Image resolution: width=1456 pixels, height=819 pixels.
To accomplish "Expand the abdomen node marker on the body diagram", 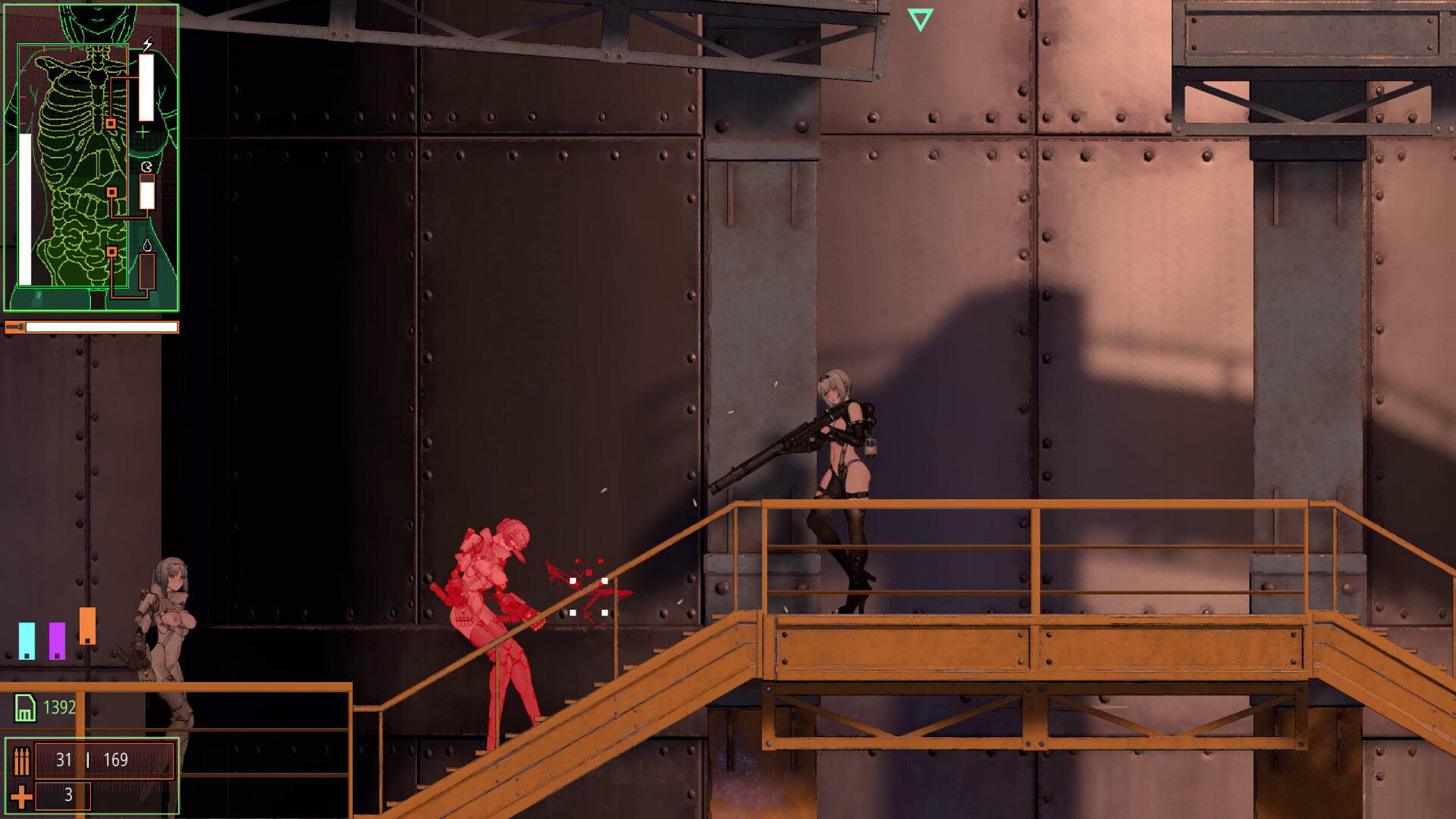I will tap(112, 192).
